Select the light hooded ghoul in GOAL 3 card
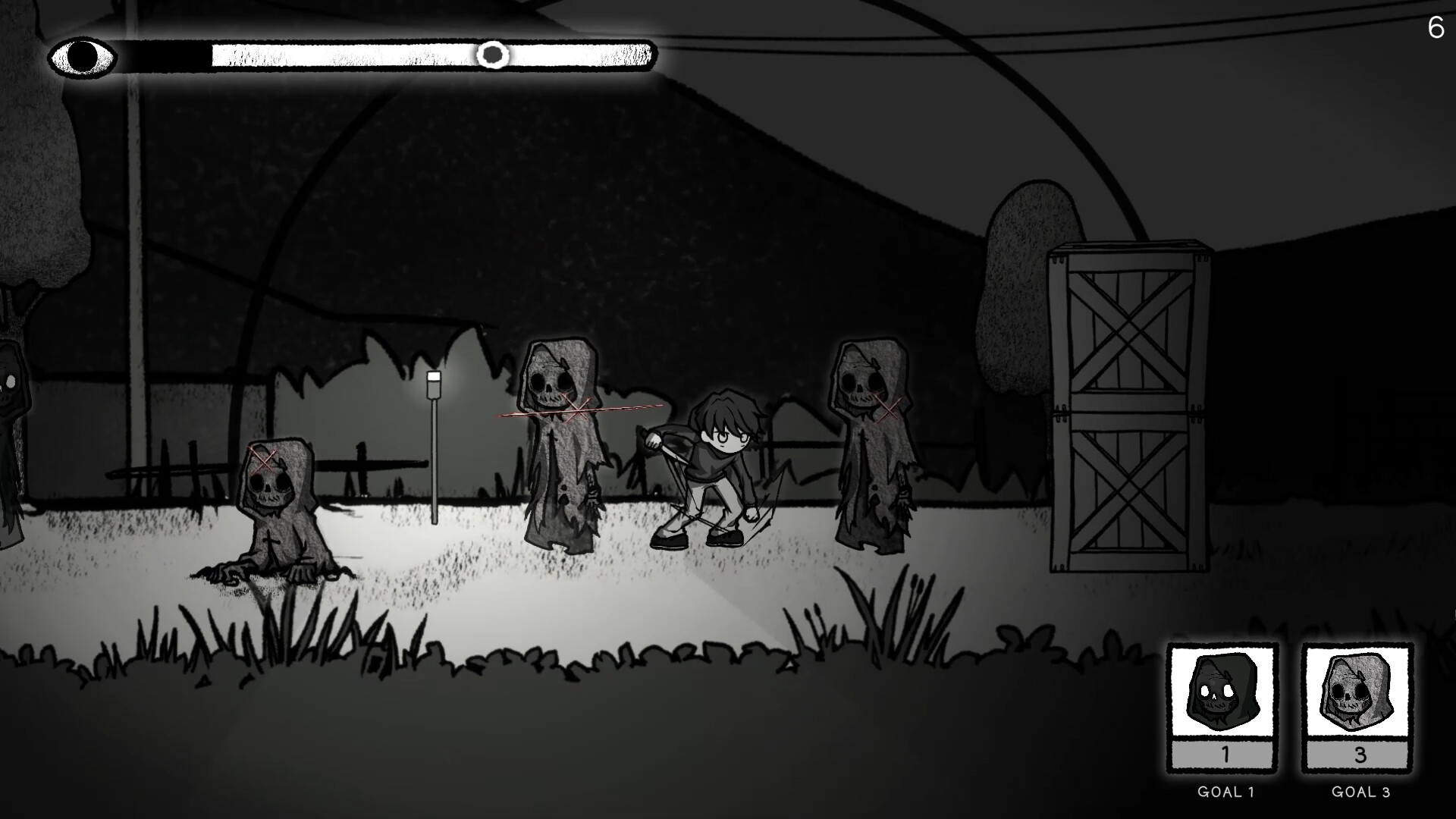Screen dimensions: 1456x819 (x=1357, y=692)
